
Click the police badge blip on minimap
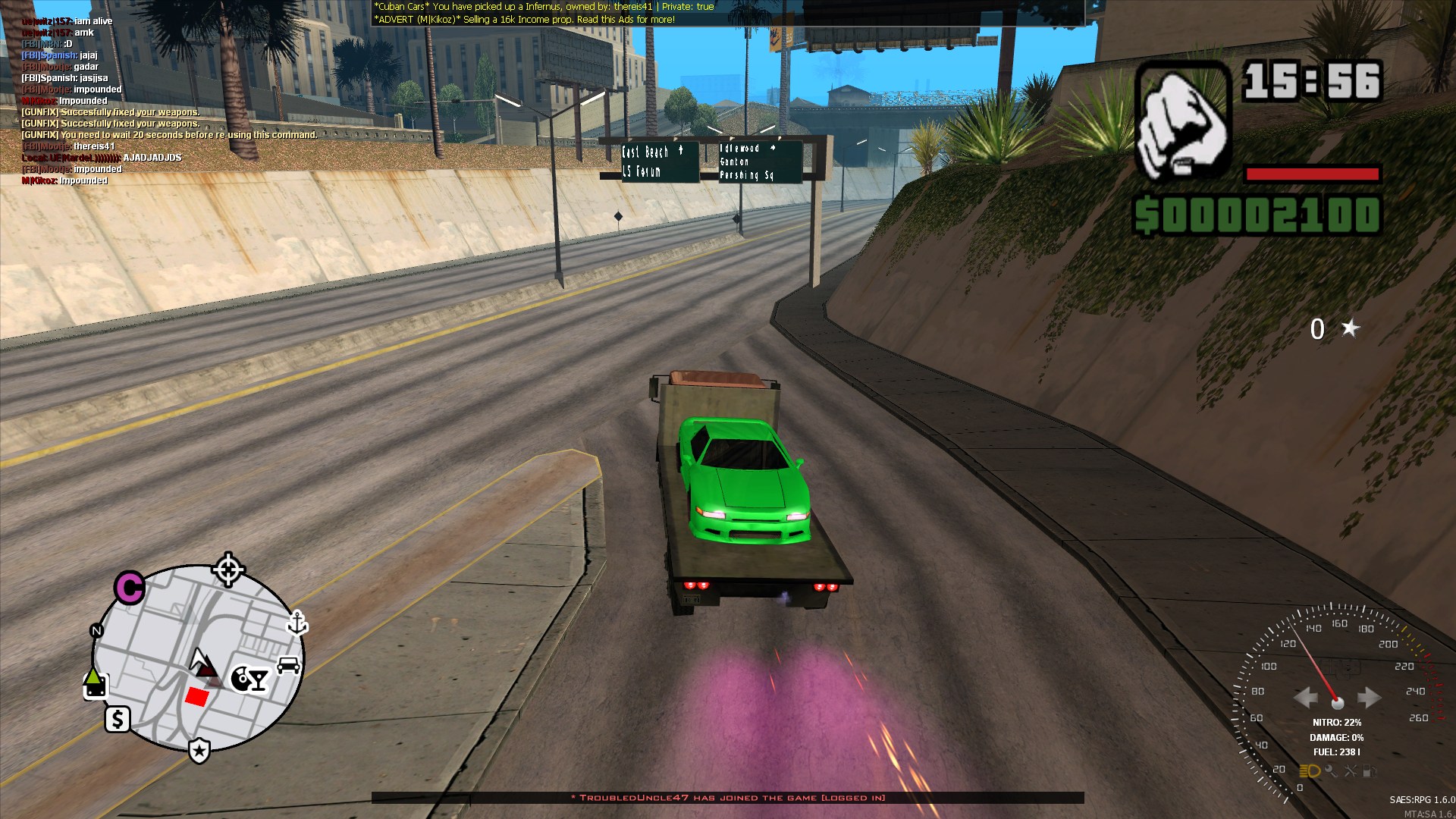pos(199,750)
